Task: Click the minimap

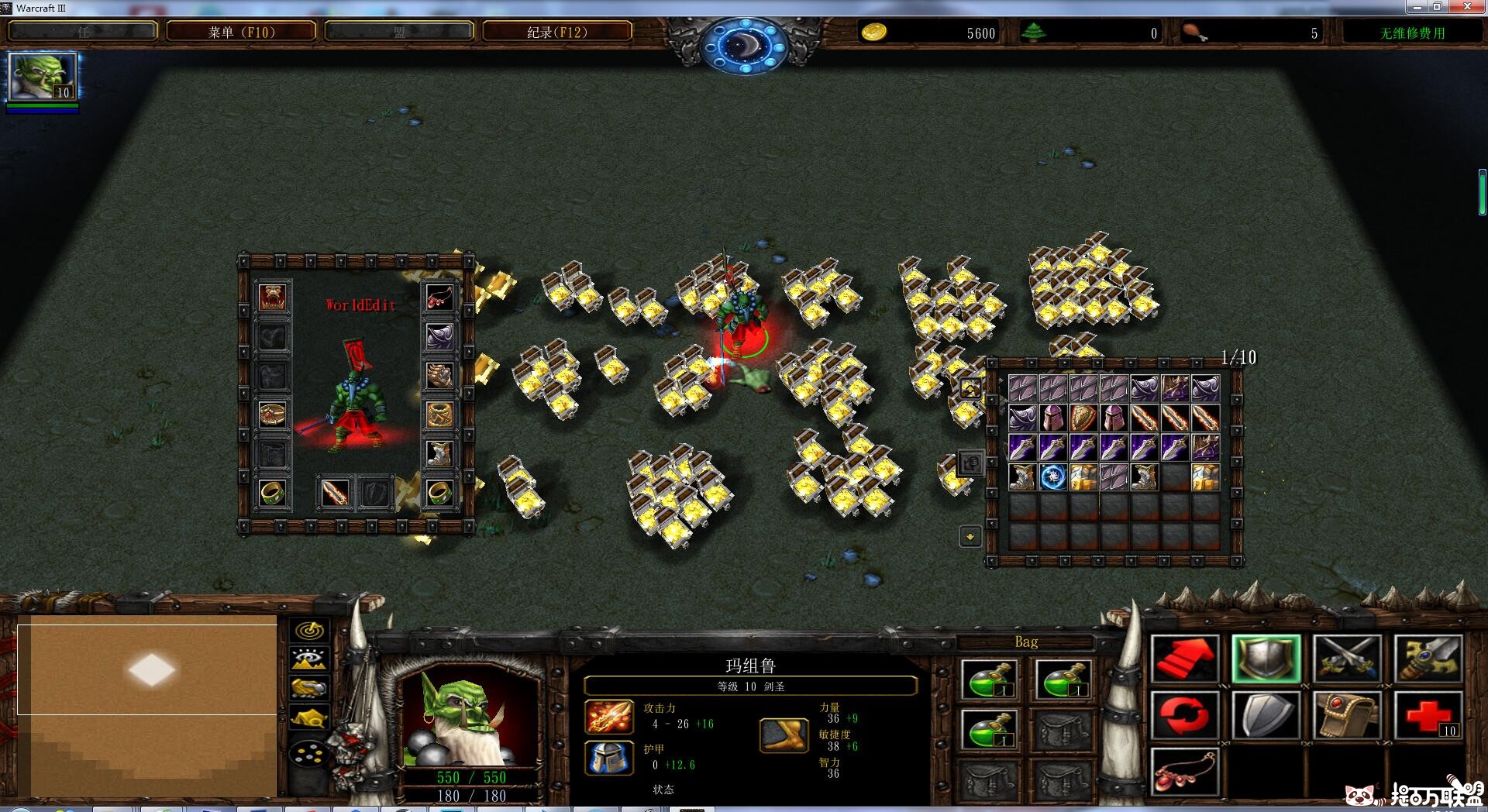Action: 147,709
